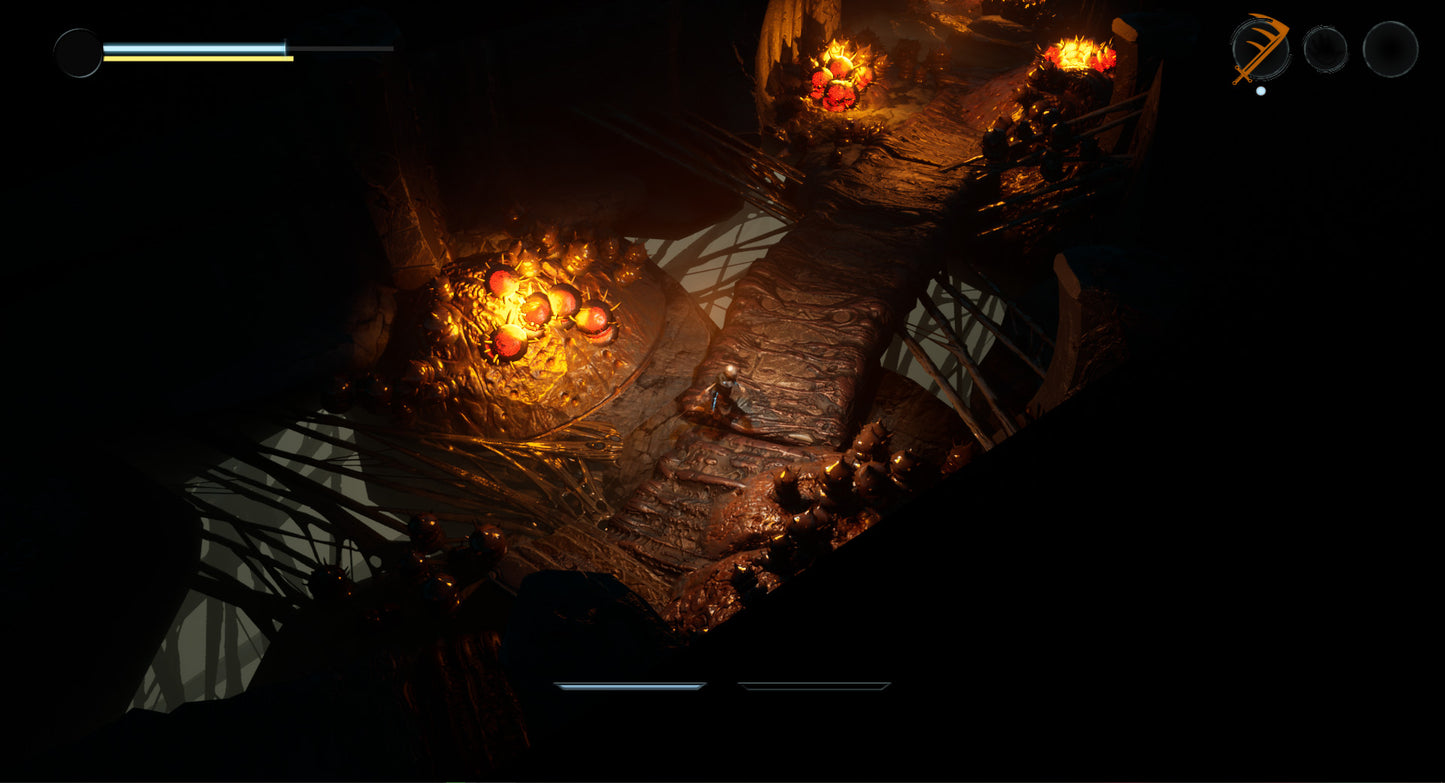This screenshot has height=783, width=1445.
Task: Click the blue health bar
Action: [195, 45]
